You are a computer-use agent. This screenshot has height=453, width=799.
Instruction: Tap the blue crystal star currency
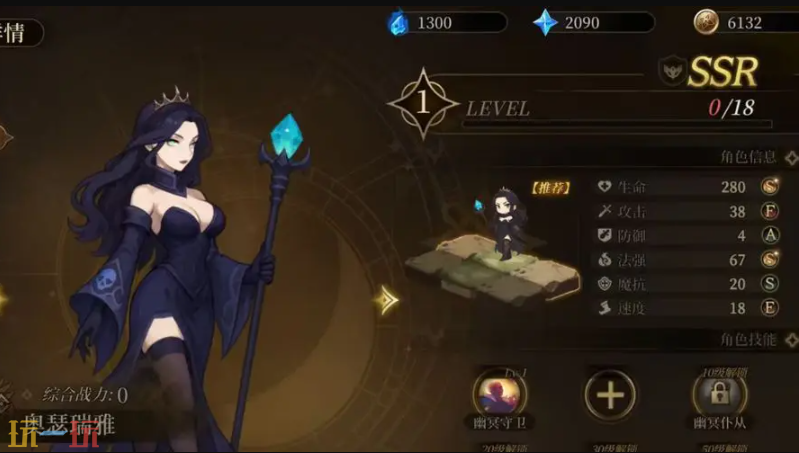click(x=546, y=22)
